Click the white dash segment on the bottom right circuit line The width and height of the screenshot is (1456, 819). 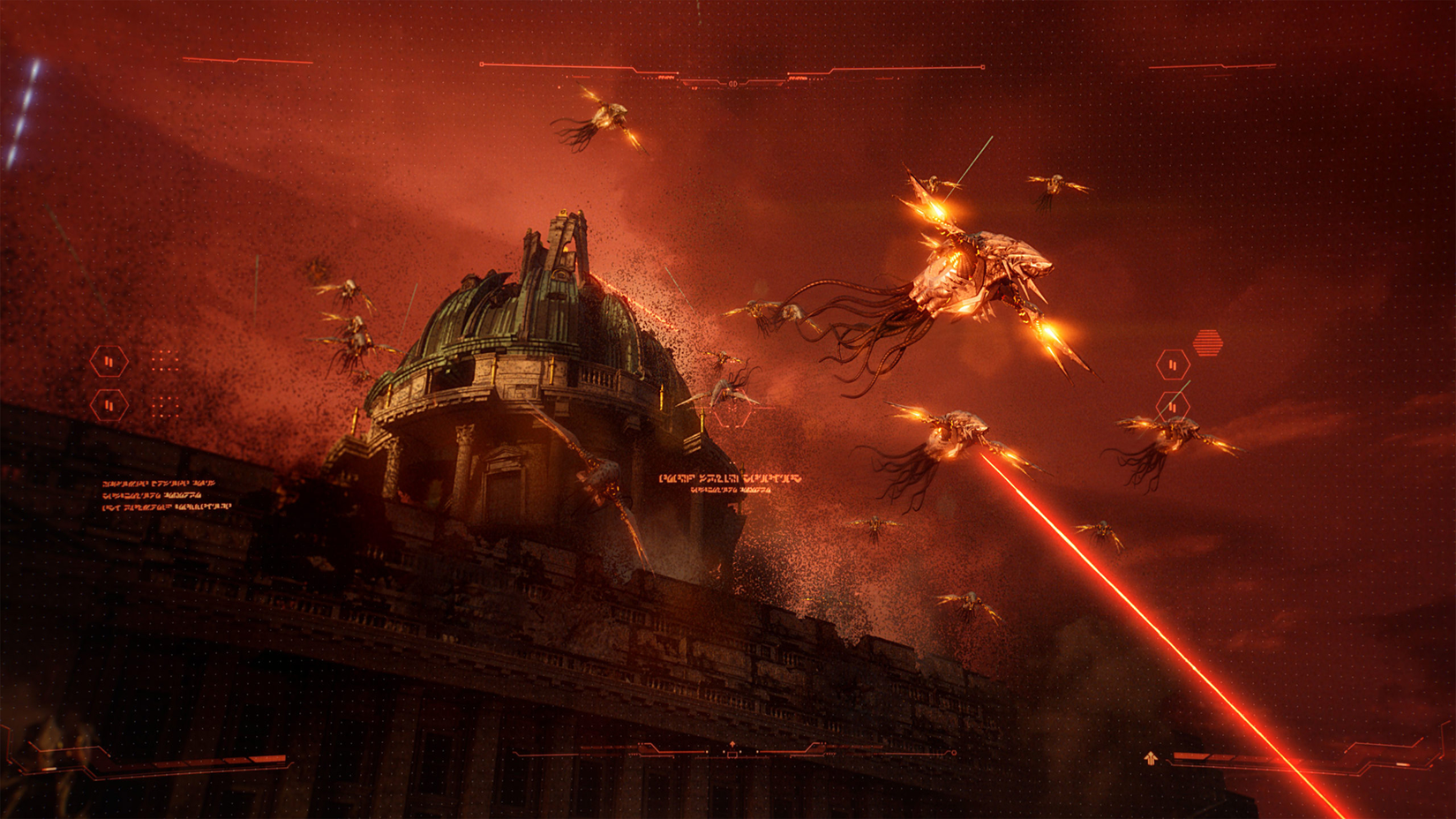point(1402,763)
